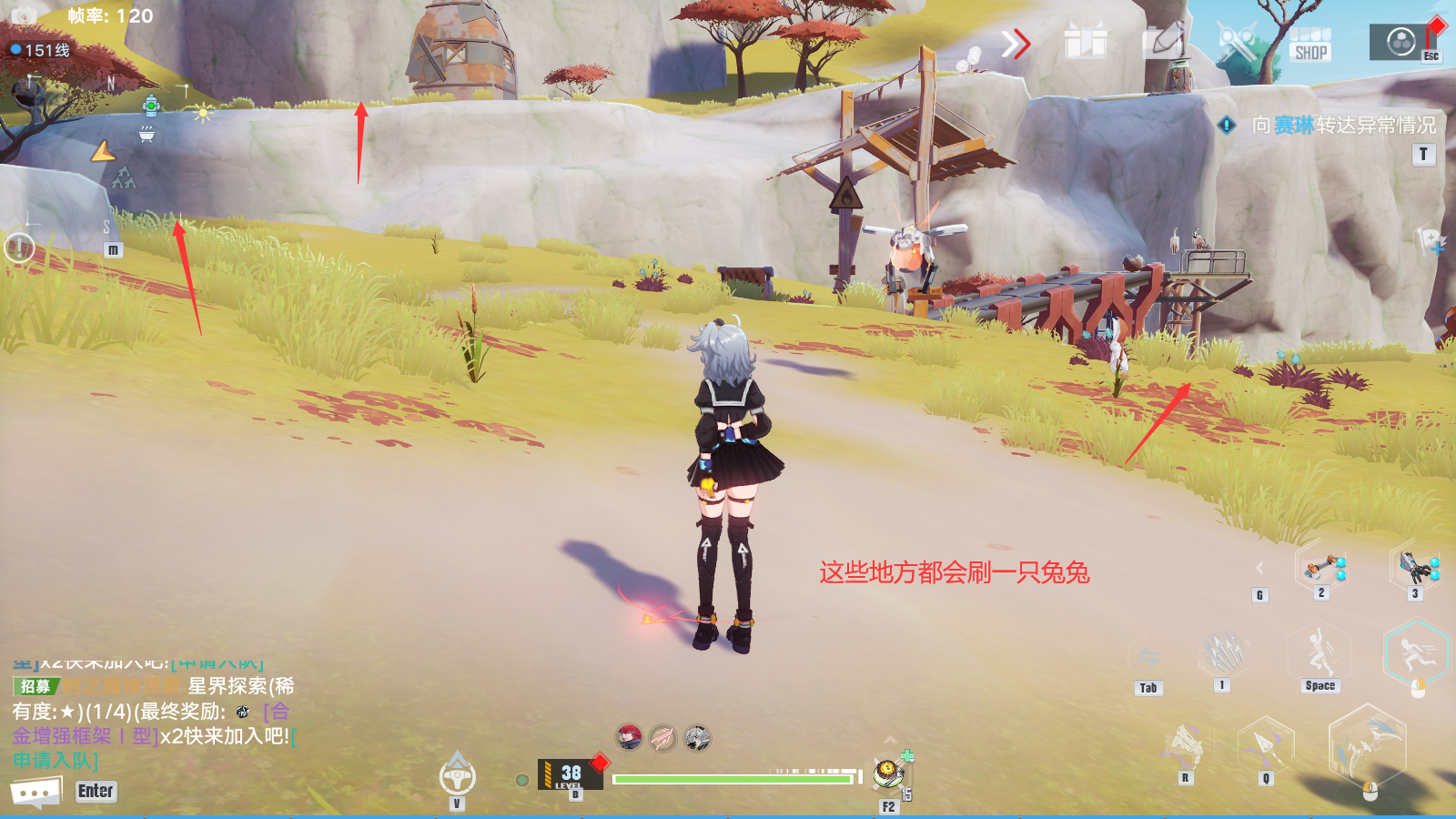Open chat recruitment via the 招募 tag

36,686
